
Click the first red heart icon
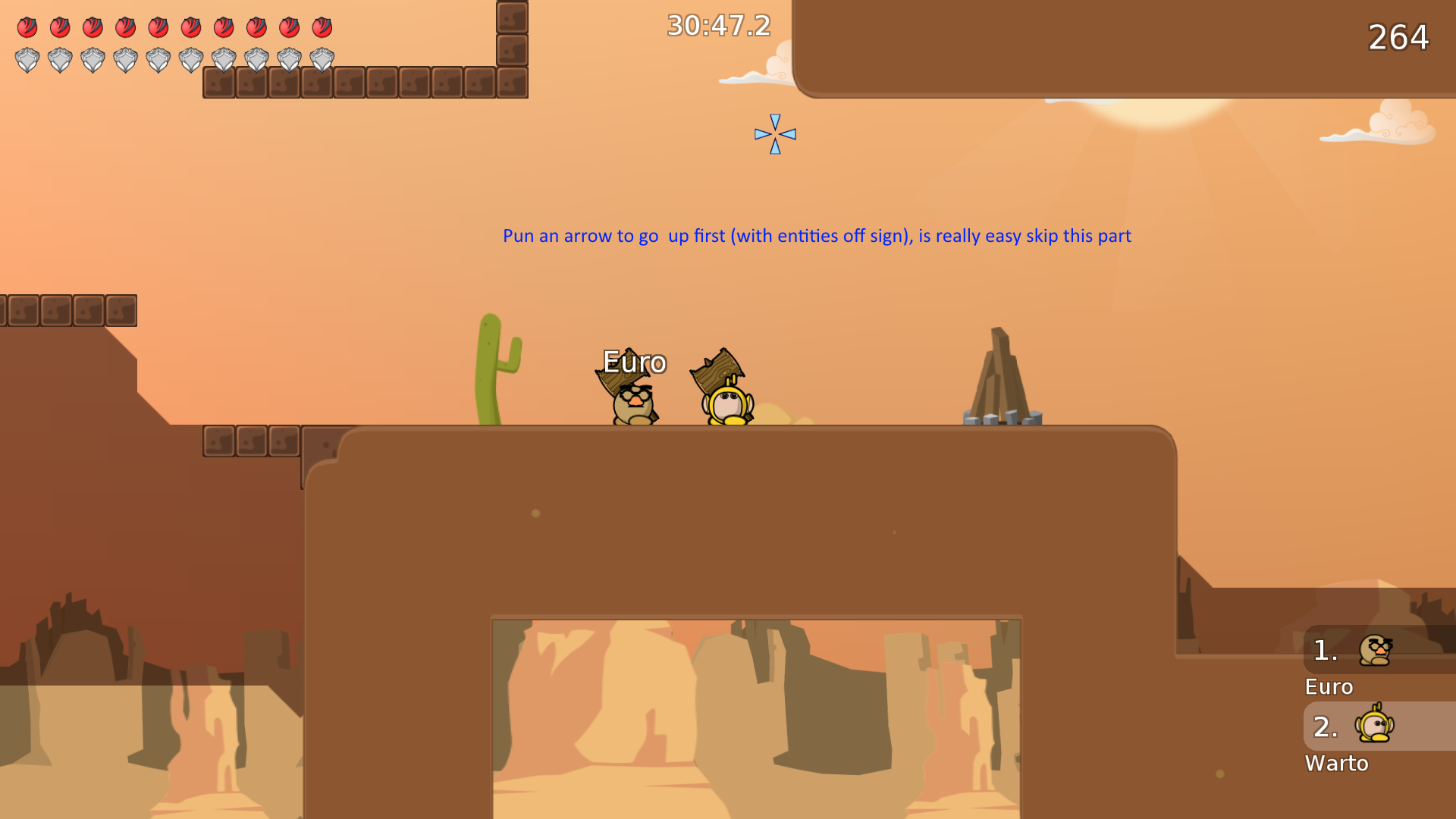[x=29, y=28]
